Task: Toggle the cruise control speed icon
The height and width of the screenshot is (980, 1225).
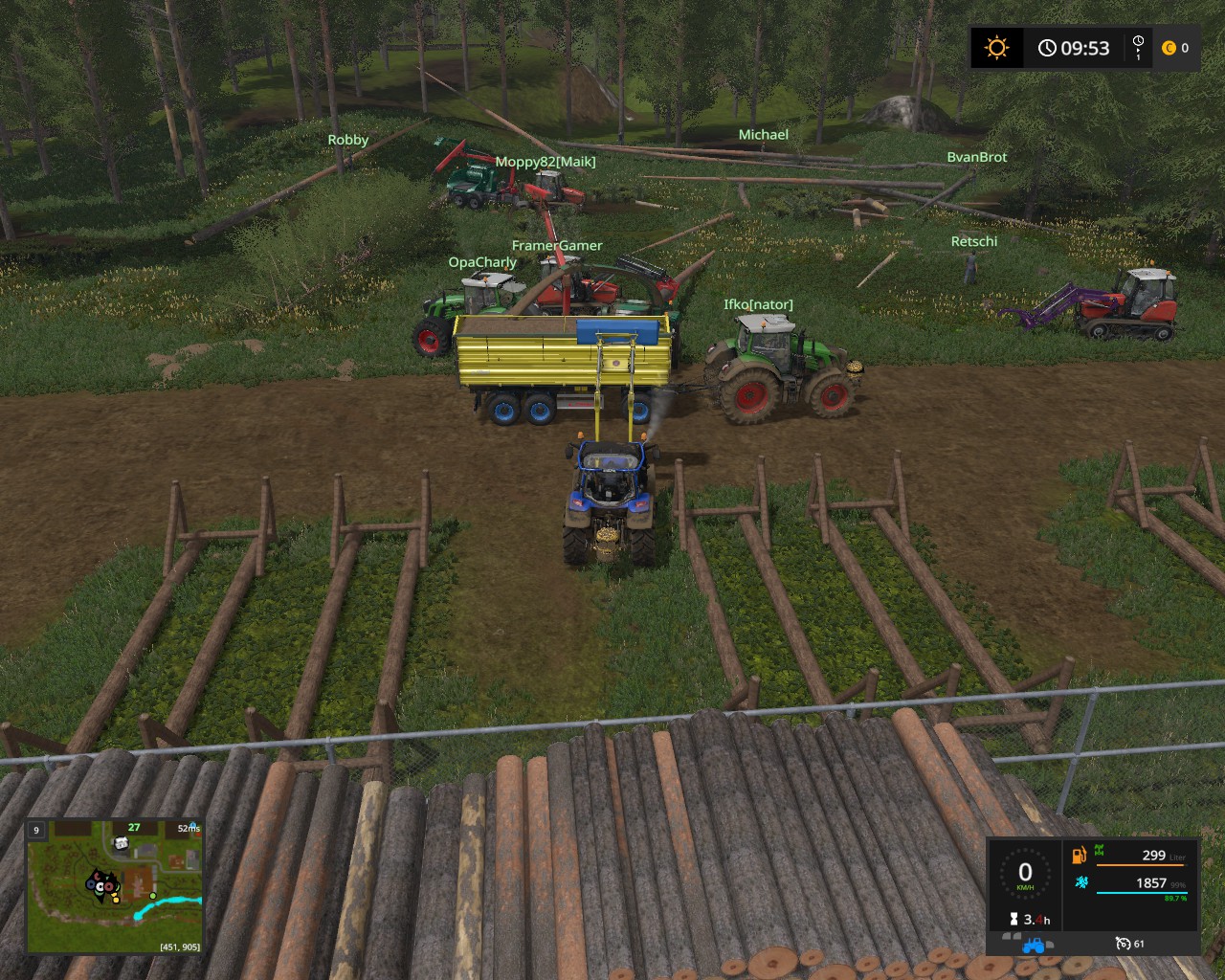Action: pyautogui.click(x=1124, y=944)
